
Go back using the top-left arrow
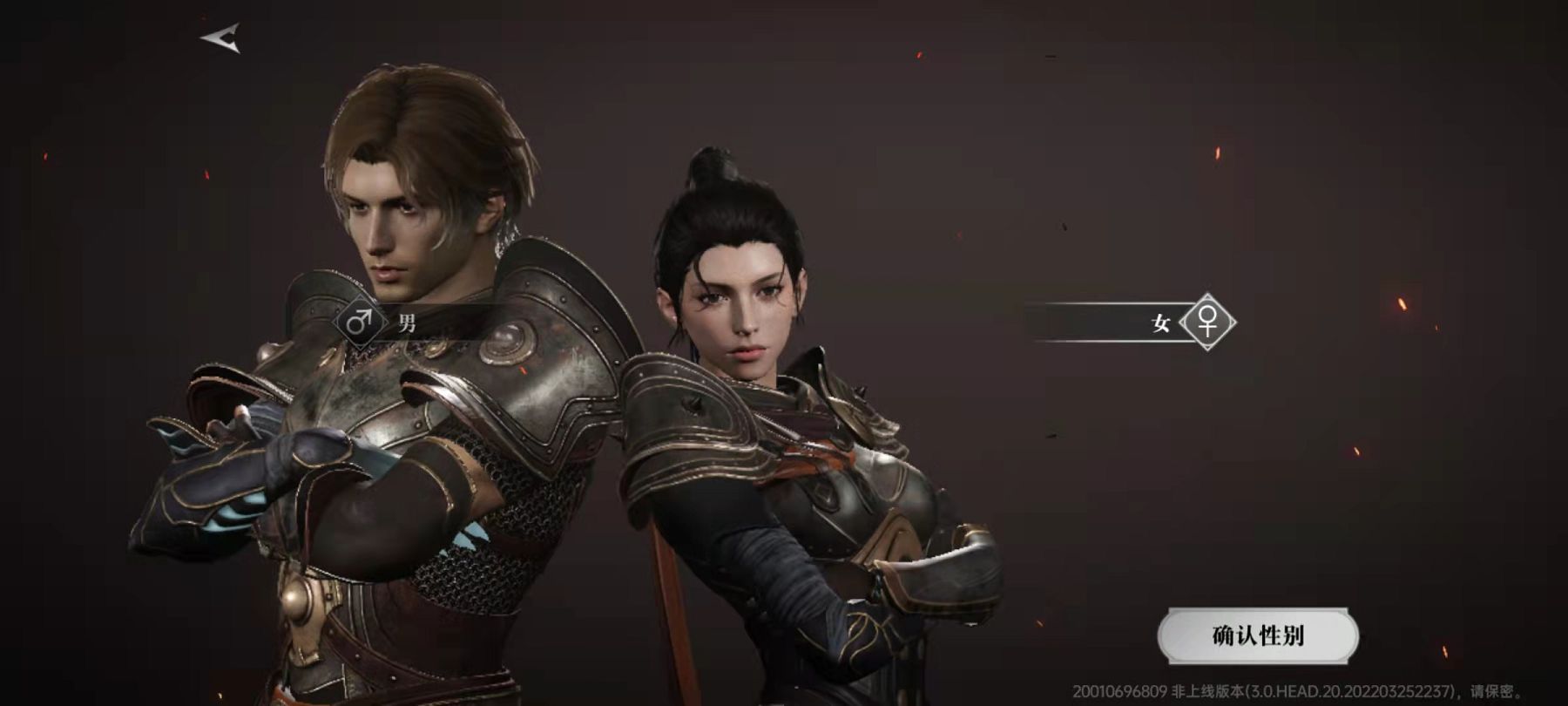221,38
